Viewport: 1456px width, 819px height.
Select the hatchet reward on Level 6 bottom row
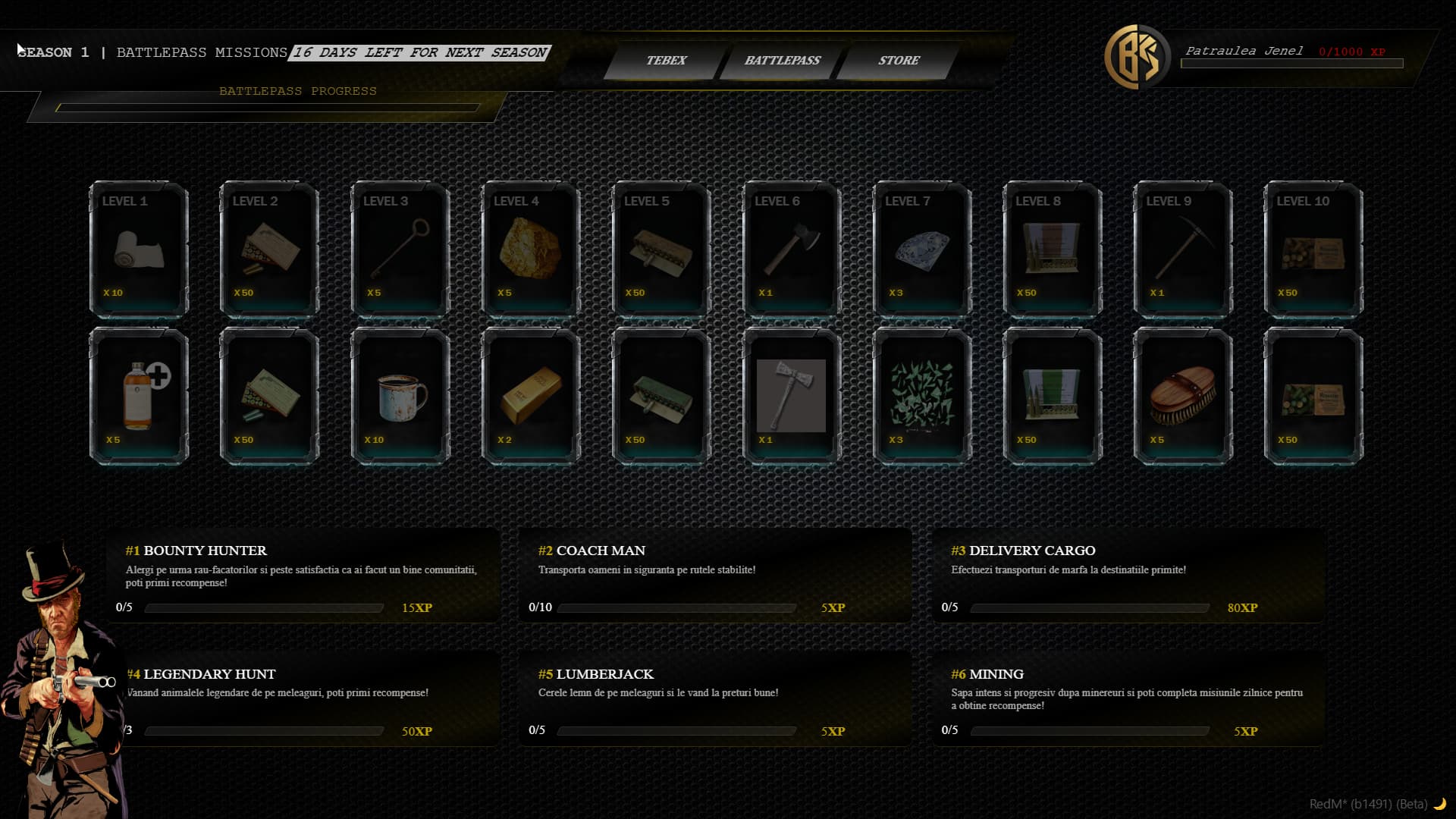coord(792,398)
